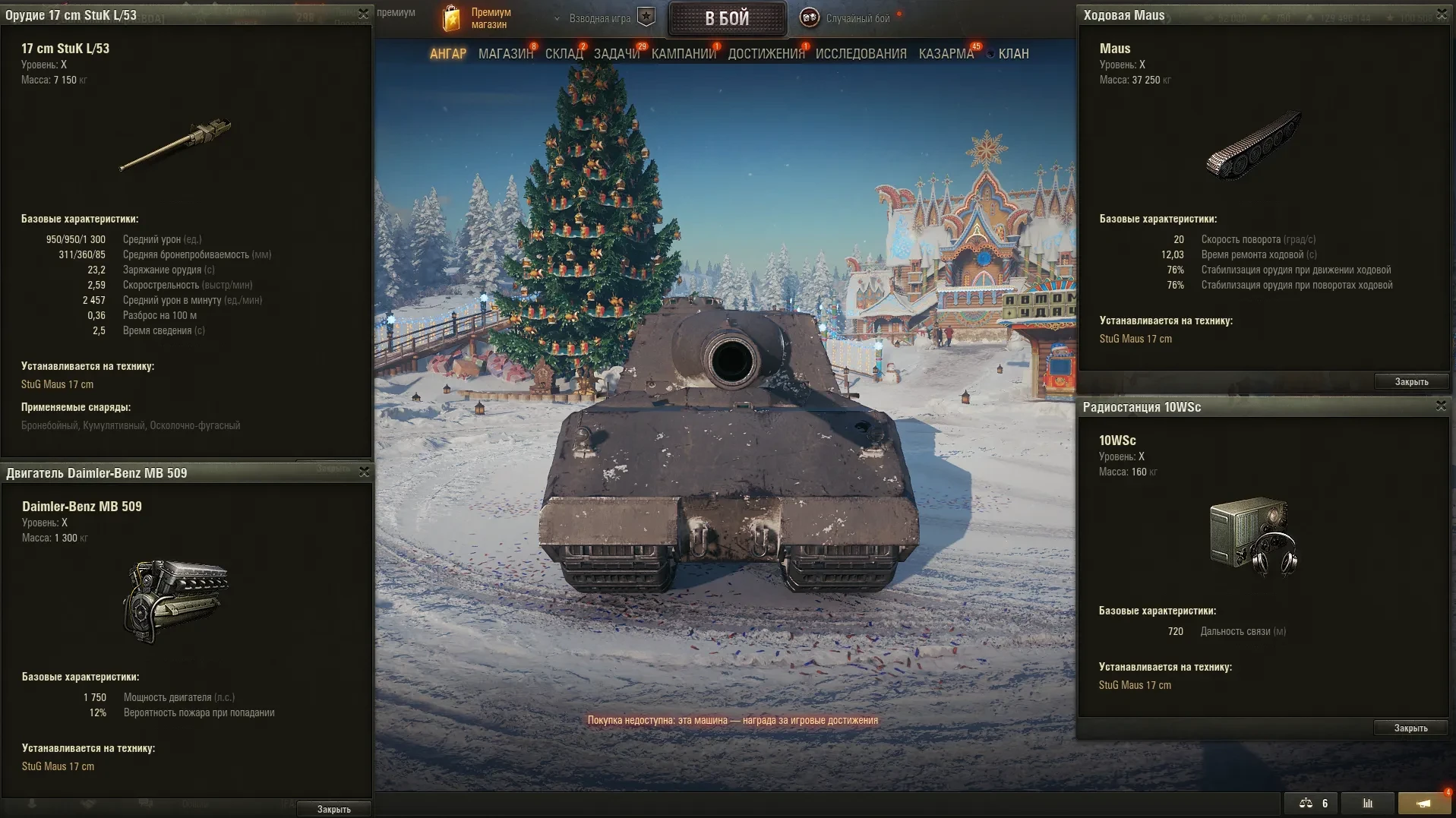1456x818 pixels.
Task: Show the ЗАДАЧИ tab
Action: (x=617, y=54)
